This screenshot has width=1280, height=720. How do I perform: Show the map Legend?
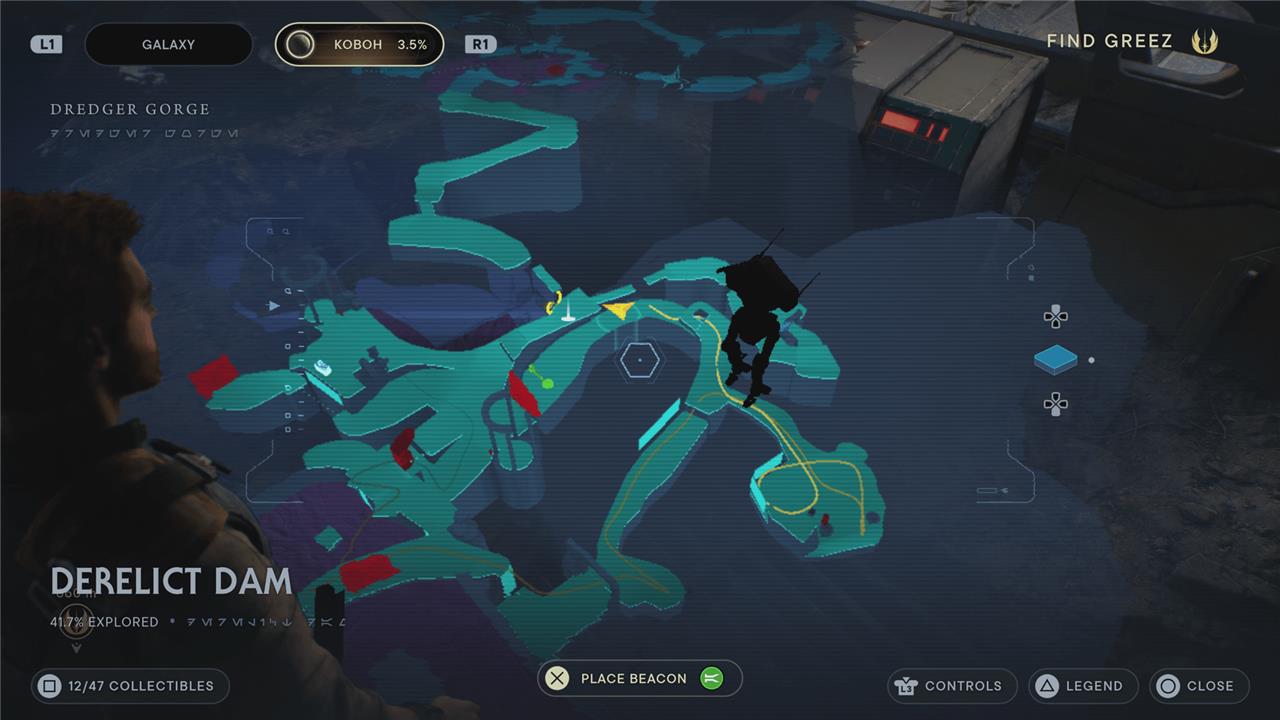coord(1083,686)
